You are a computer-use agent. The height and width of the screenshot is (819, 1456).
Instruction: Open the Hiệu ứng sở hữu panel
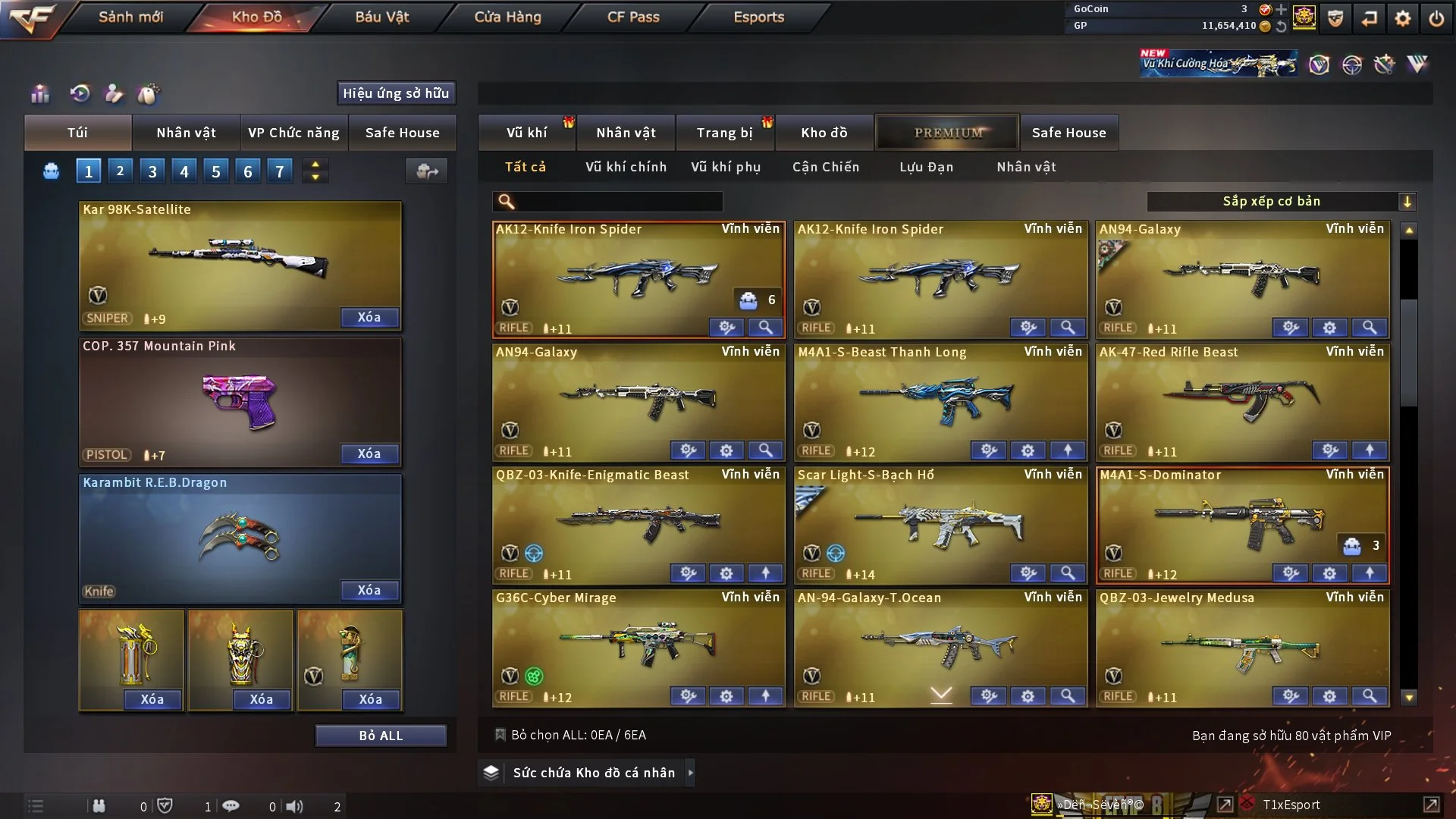pos(396,93)
